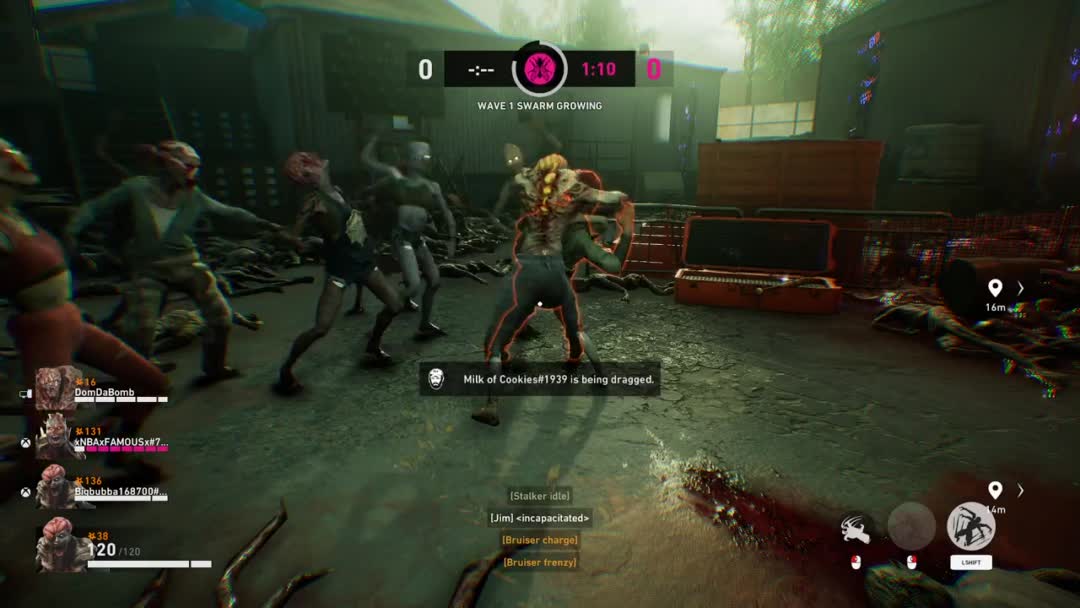The height and width of the screenshot is (608, 1080).
Task: Click your own character portrait
Action: pos(60,548)
